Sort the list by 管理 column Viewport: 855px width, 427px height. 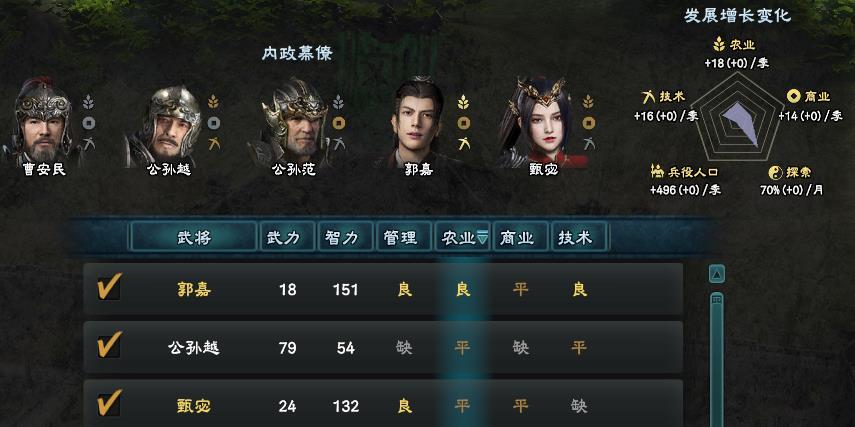404,237
